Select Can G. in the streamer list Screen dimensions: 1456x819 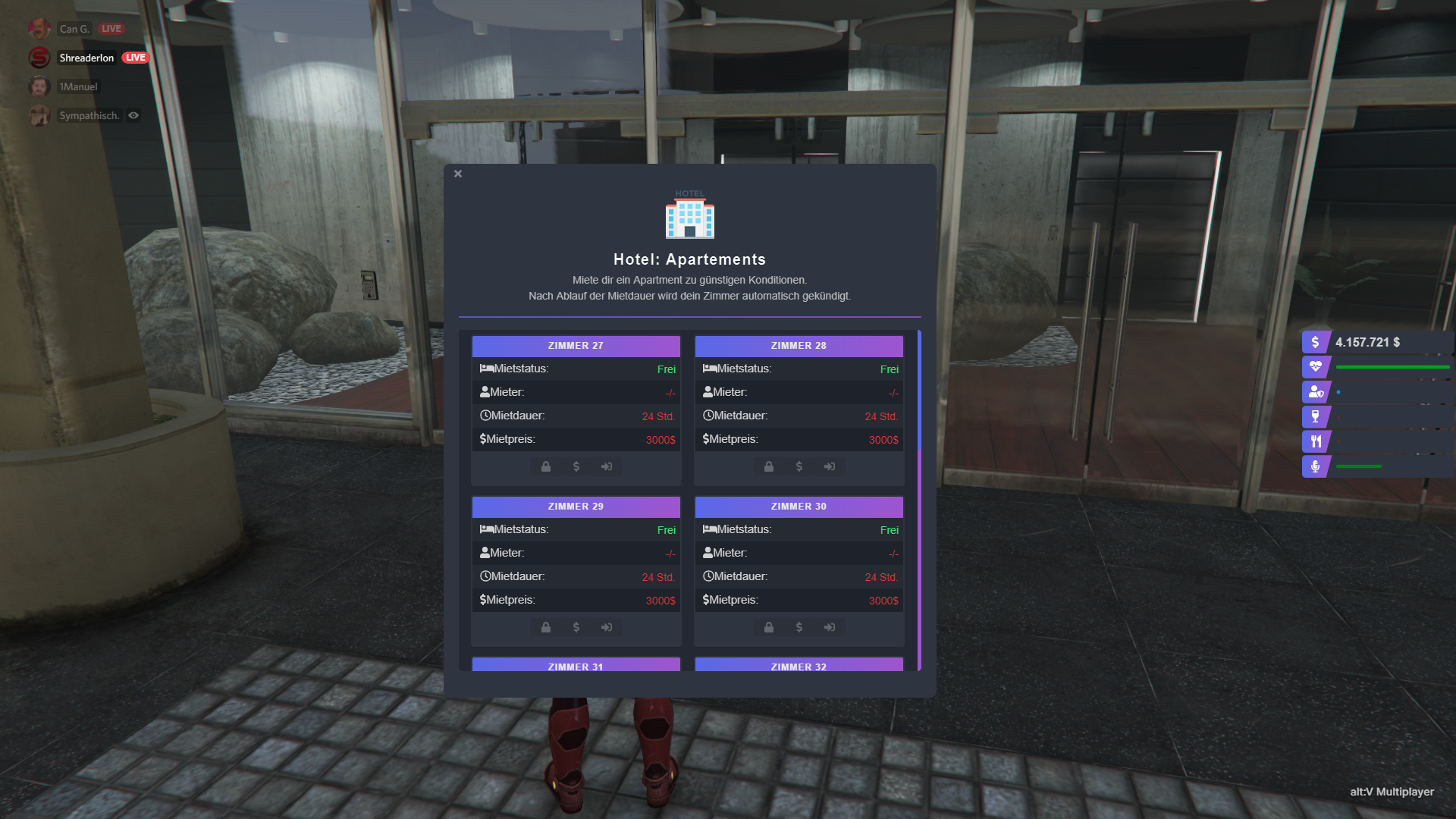pyautogui.click(x=74, y=29)
